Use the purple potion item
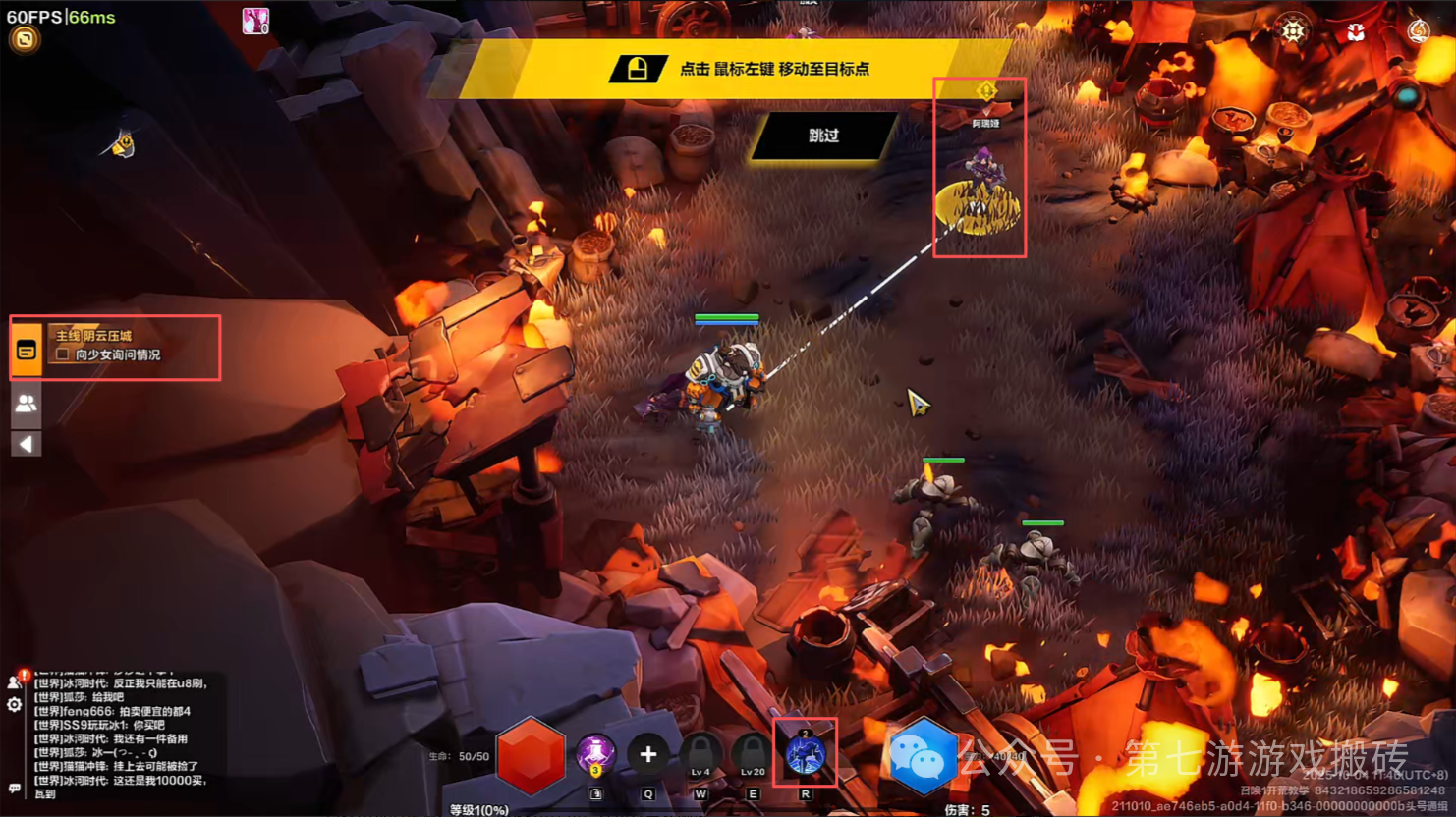The height and width of the screenshot is (817, 1456). [595, 754]
